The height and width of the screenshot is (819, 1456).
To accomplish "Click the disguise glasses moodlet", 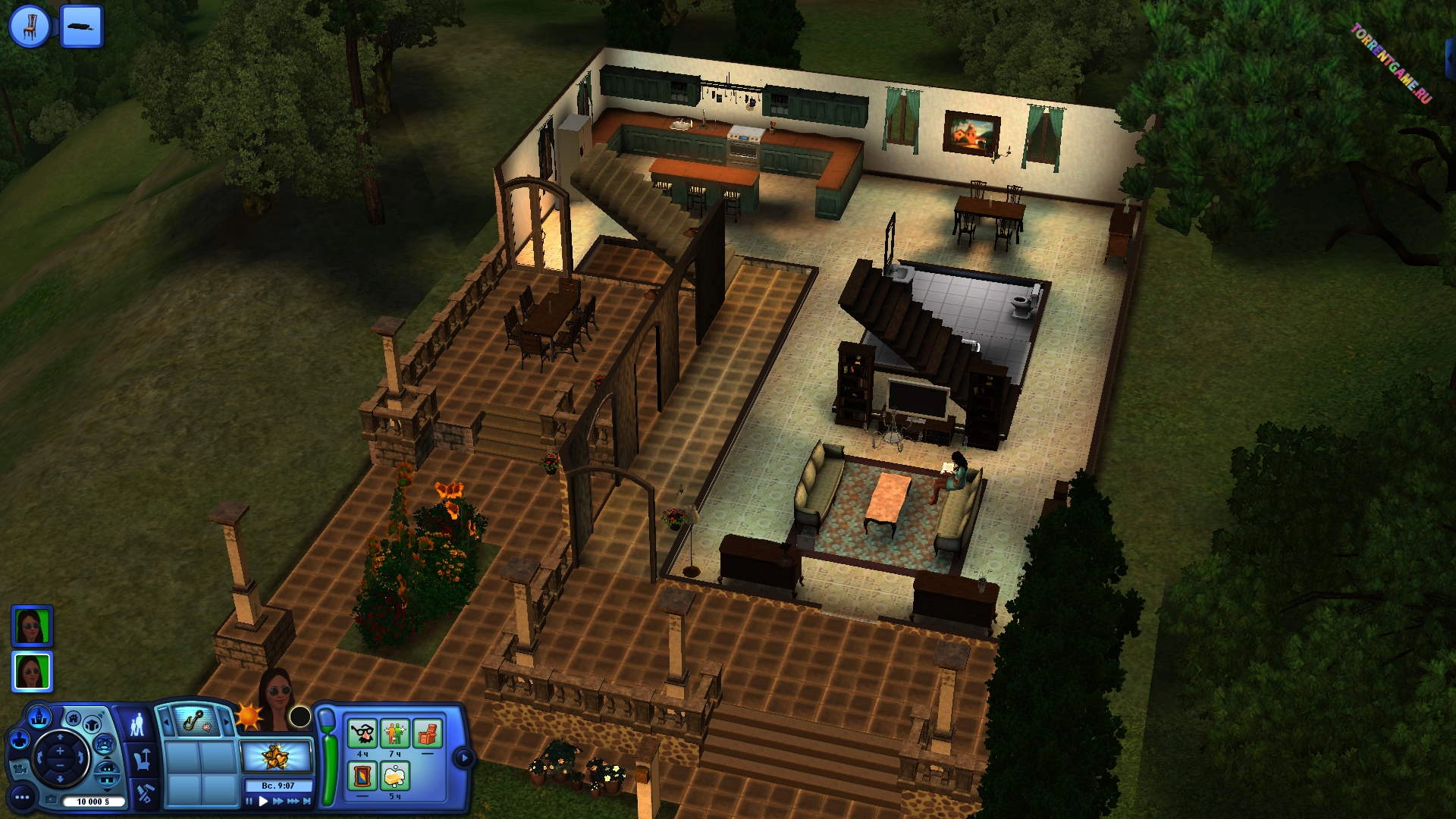I will coord(362,734).
